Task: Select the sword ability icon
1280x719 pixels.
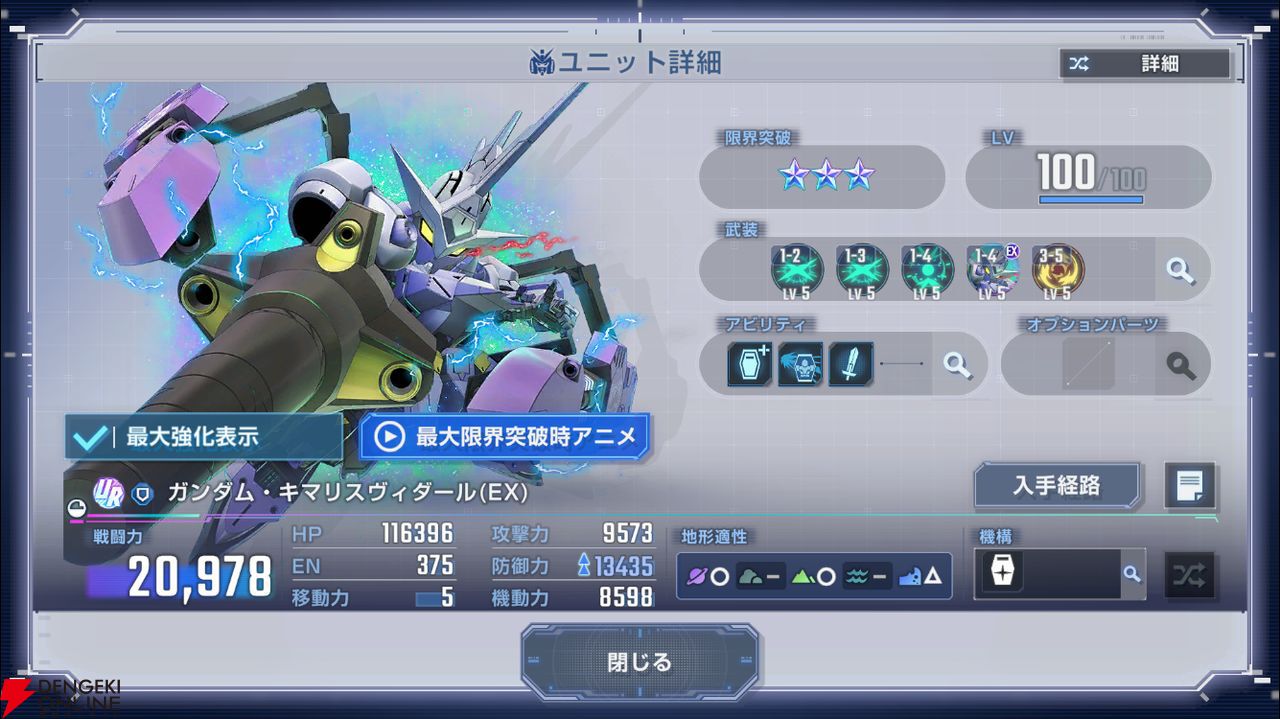Action: (x=850, y=364)
